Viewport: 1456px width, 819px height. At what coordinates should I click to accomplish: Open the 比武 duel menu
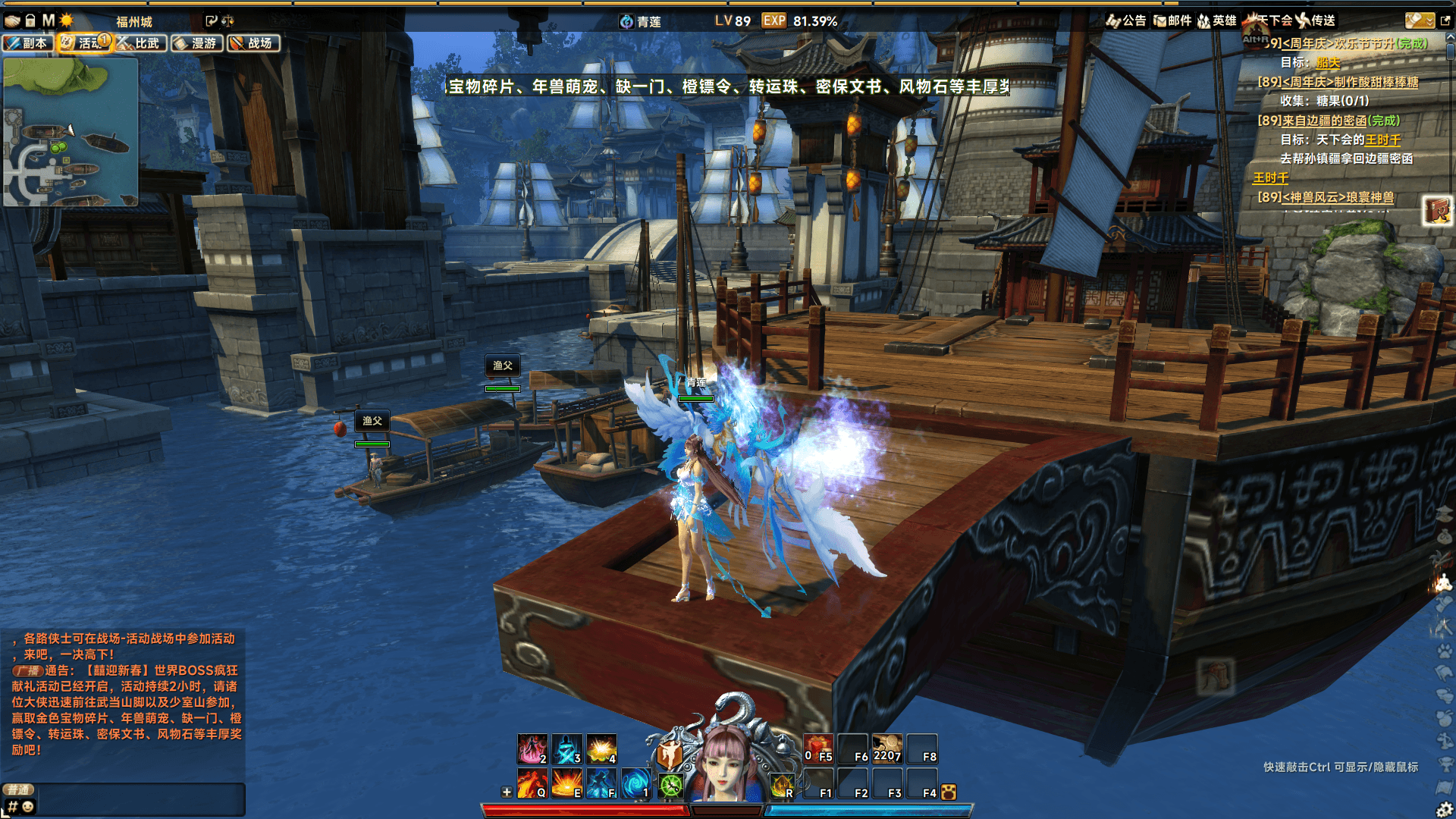pyautogui.click(x=140, y=43)
